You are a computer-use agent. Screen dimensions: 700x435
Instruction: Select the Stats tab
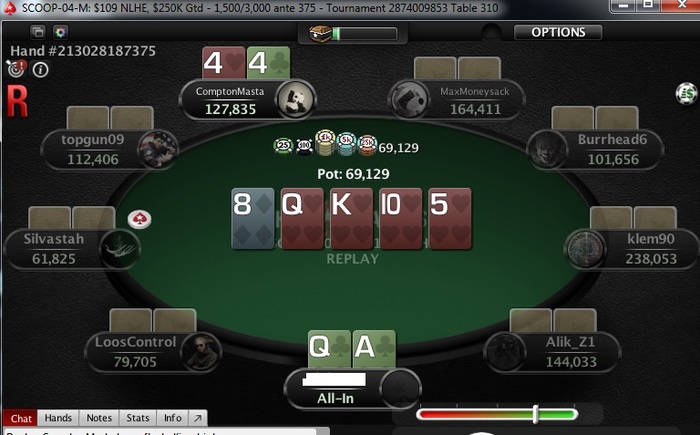[138, 418]
